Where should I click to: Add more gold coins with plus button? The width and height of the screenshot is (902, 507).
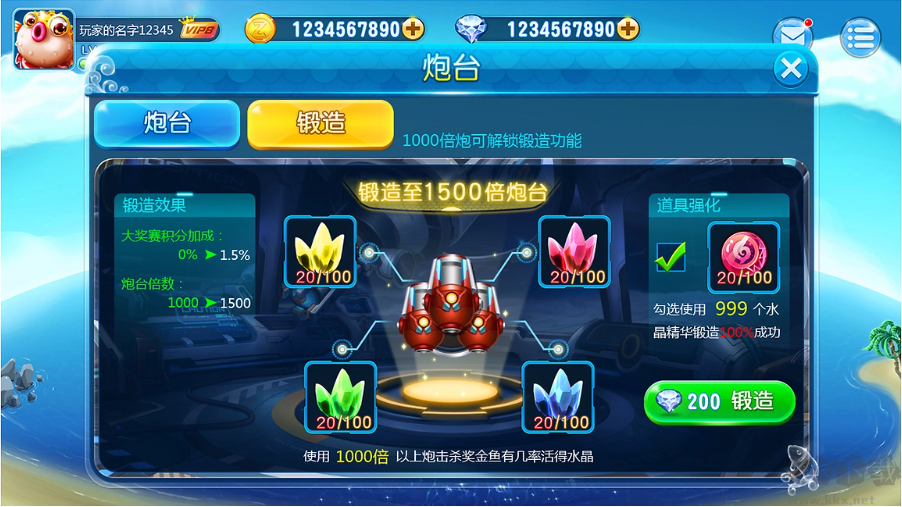pyautogui.click(x=413, y=29)
